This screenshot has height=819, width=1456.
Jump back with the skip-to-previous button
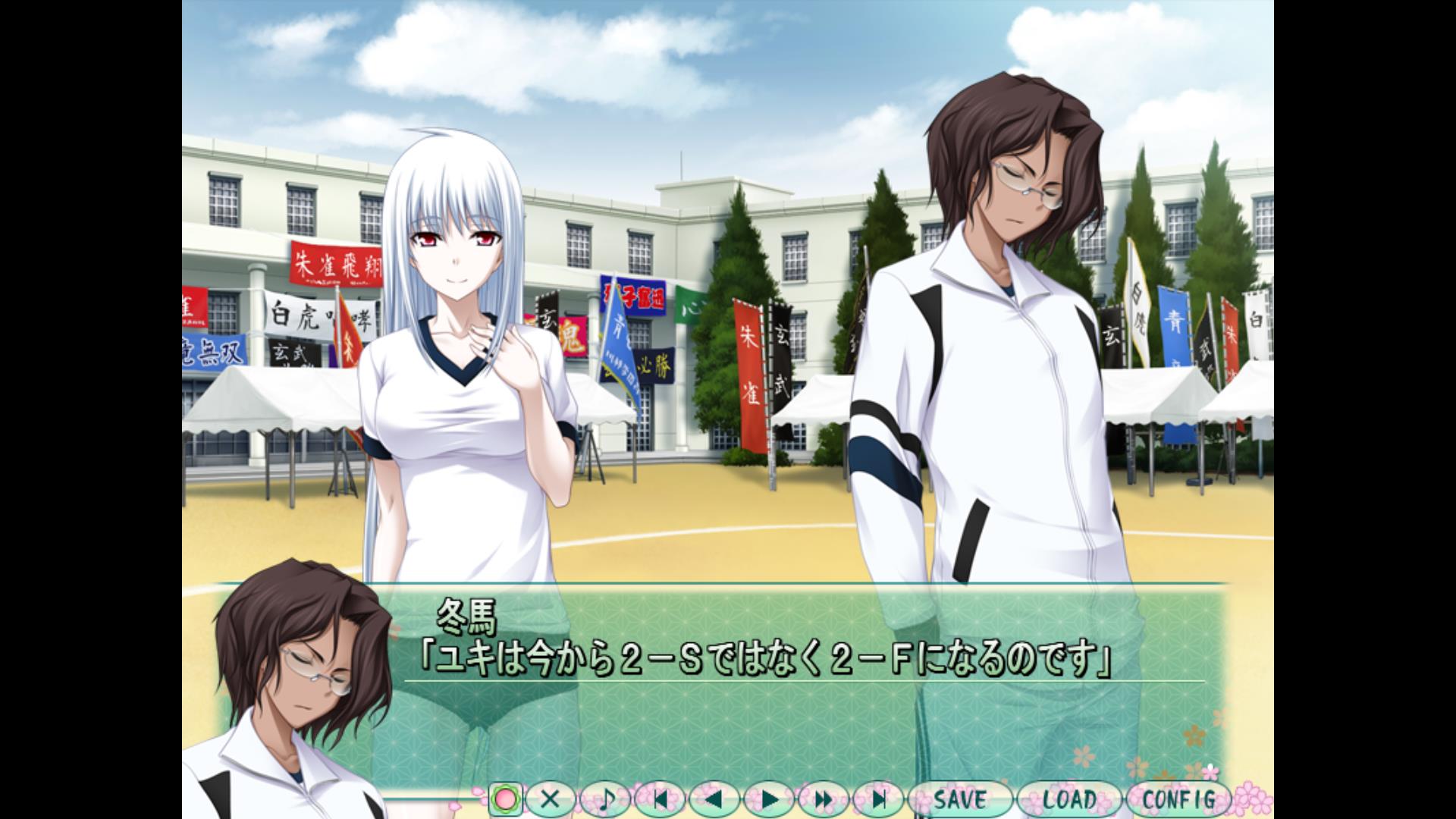(x=660, y=799)
